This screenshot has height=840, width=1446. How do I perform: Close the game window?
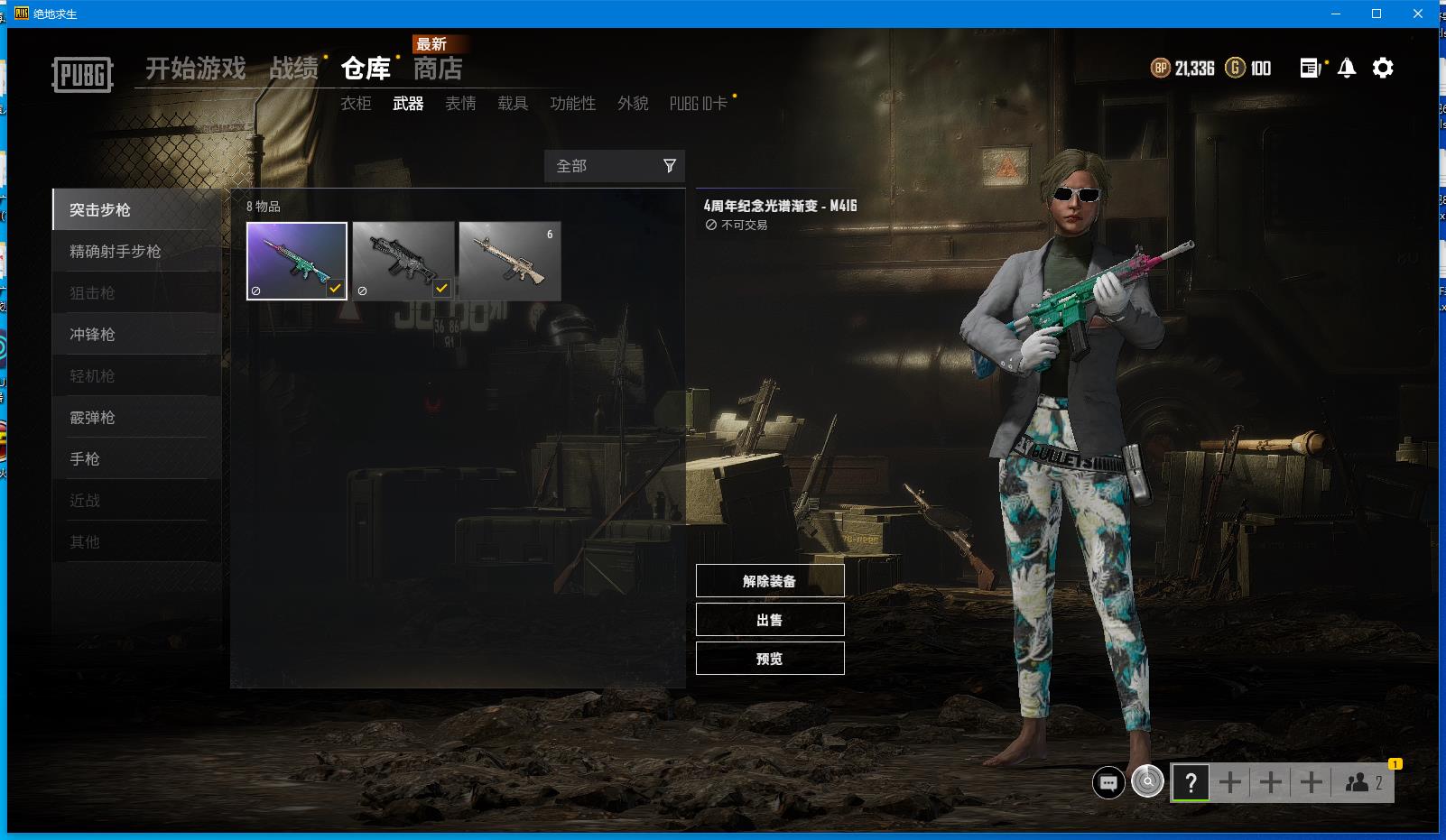pyautogui.click(x=1417, y=14)
